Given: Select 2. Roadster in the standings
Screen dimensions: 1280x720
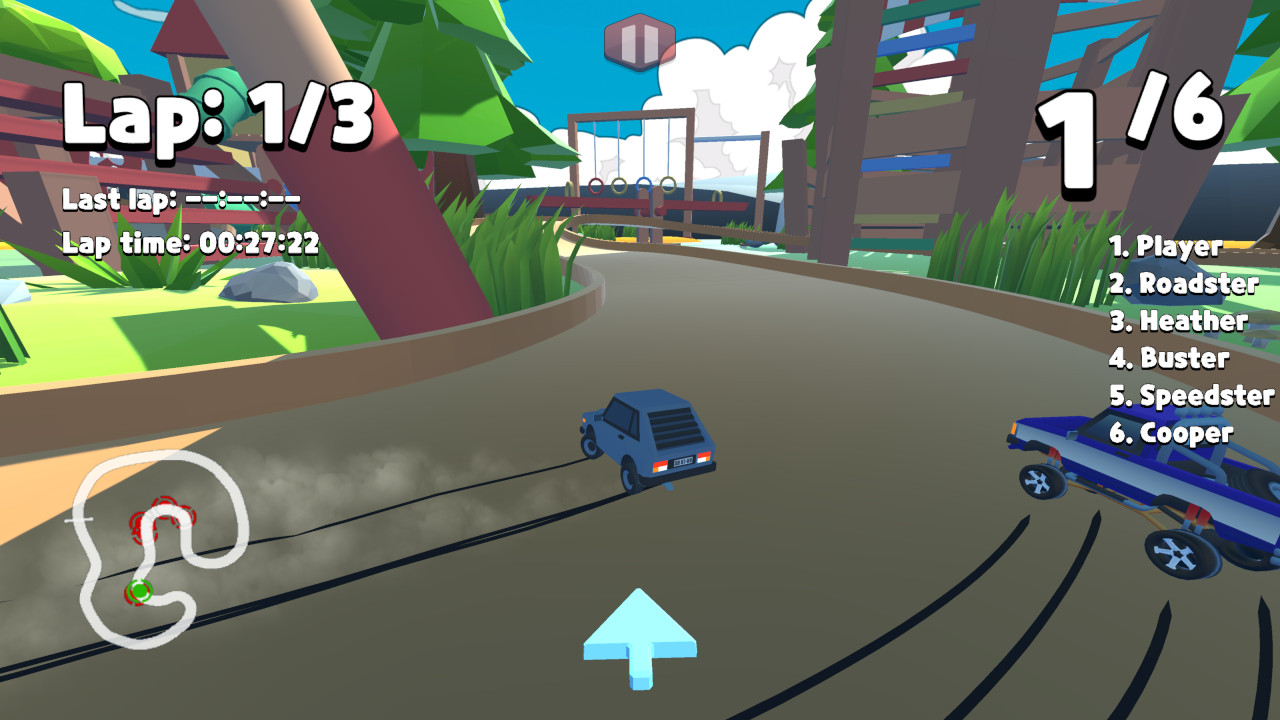Looking at the screenshot, I should pyautogui.click(x=1186, y=285).
